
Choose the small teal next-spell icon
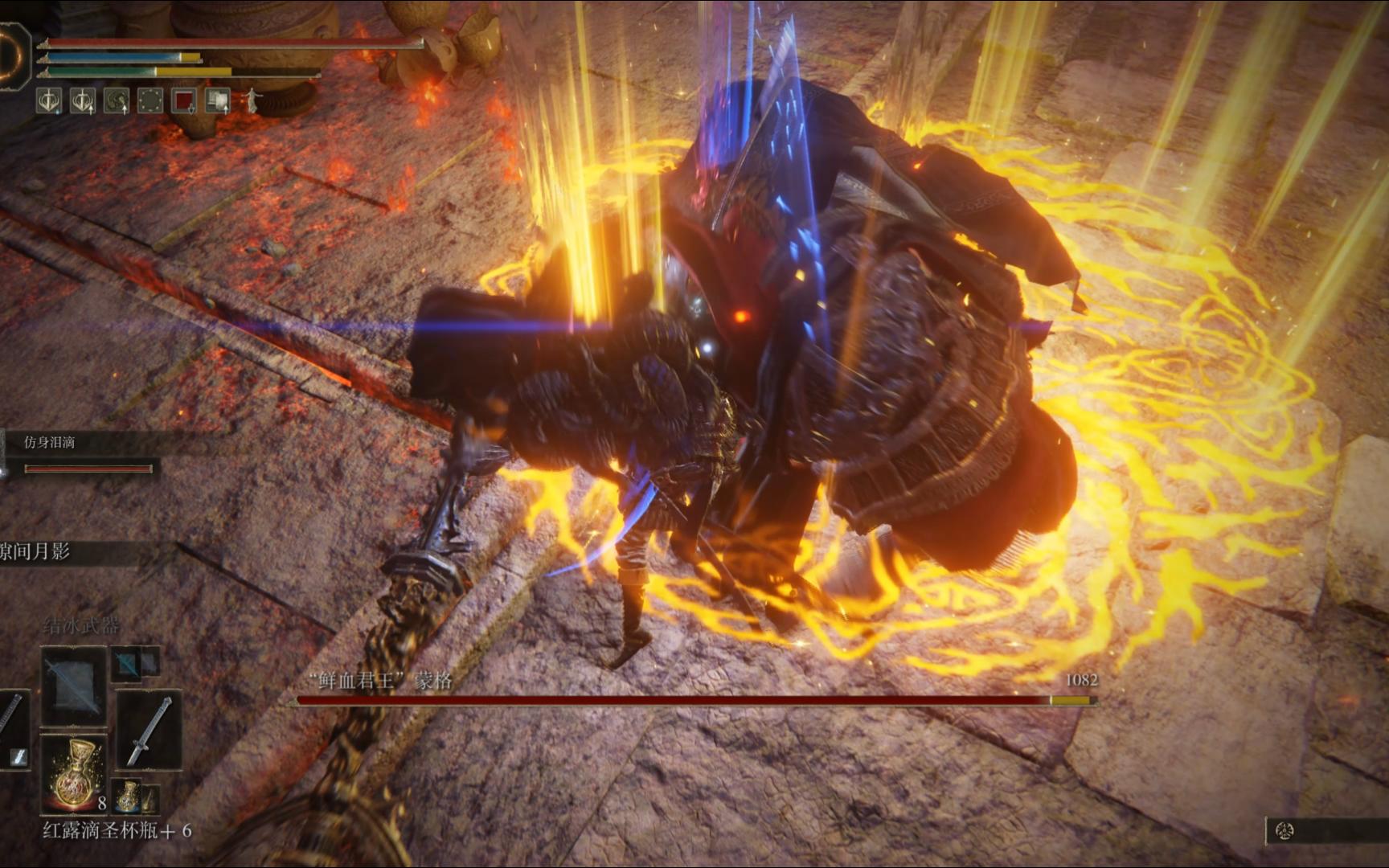(126, 663)
